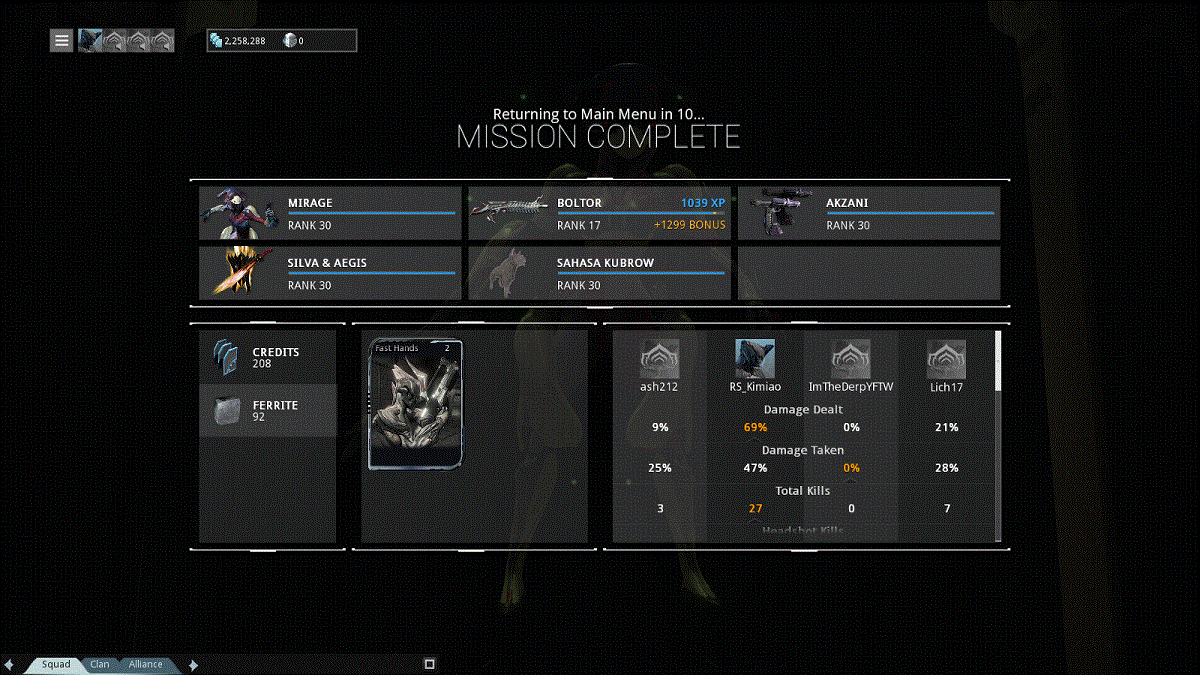The height and width of the screenshot is (675, 1200).
Task: Click ash212's player avatar
Action: (659, 359)
